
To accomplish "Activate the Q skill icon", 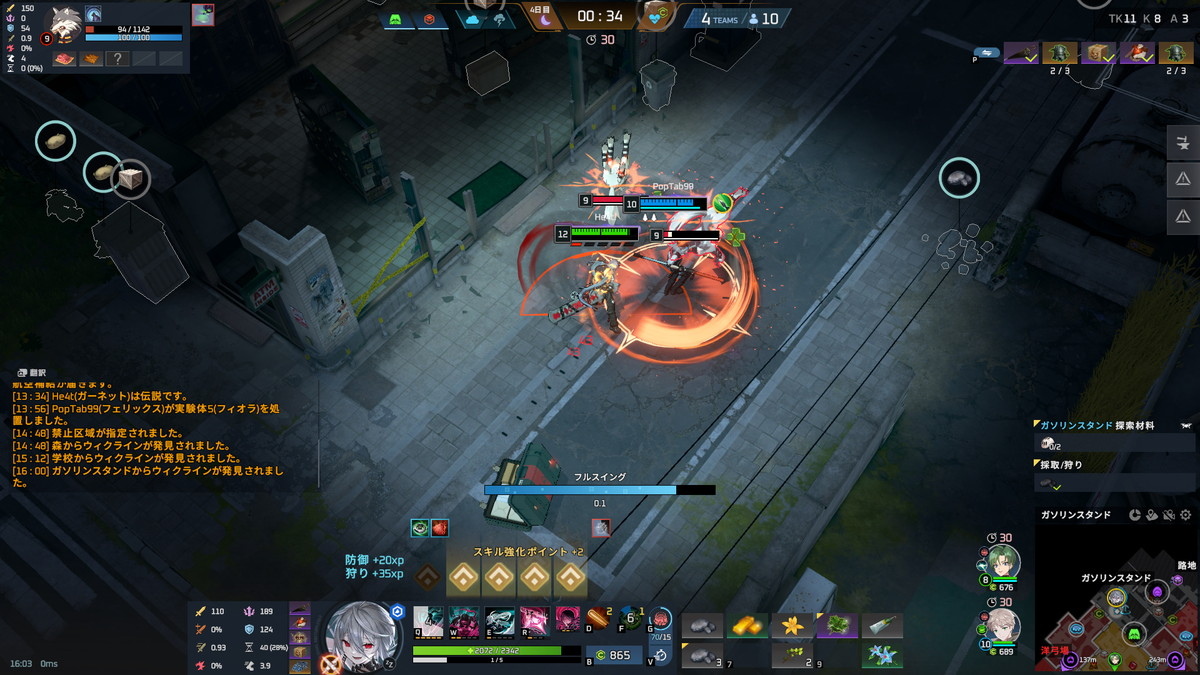I will pyautogui.click(x=428, y=621).
